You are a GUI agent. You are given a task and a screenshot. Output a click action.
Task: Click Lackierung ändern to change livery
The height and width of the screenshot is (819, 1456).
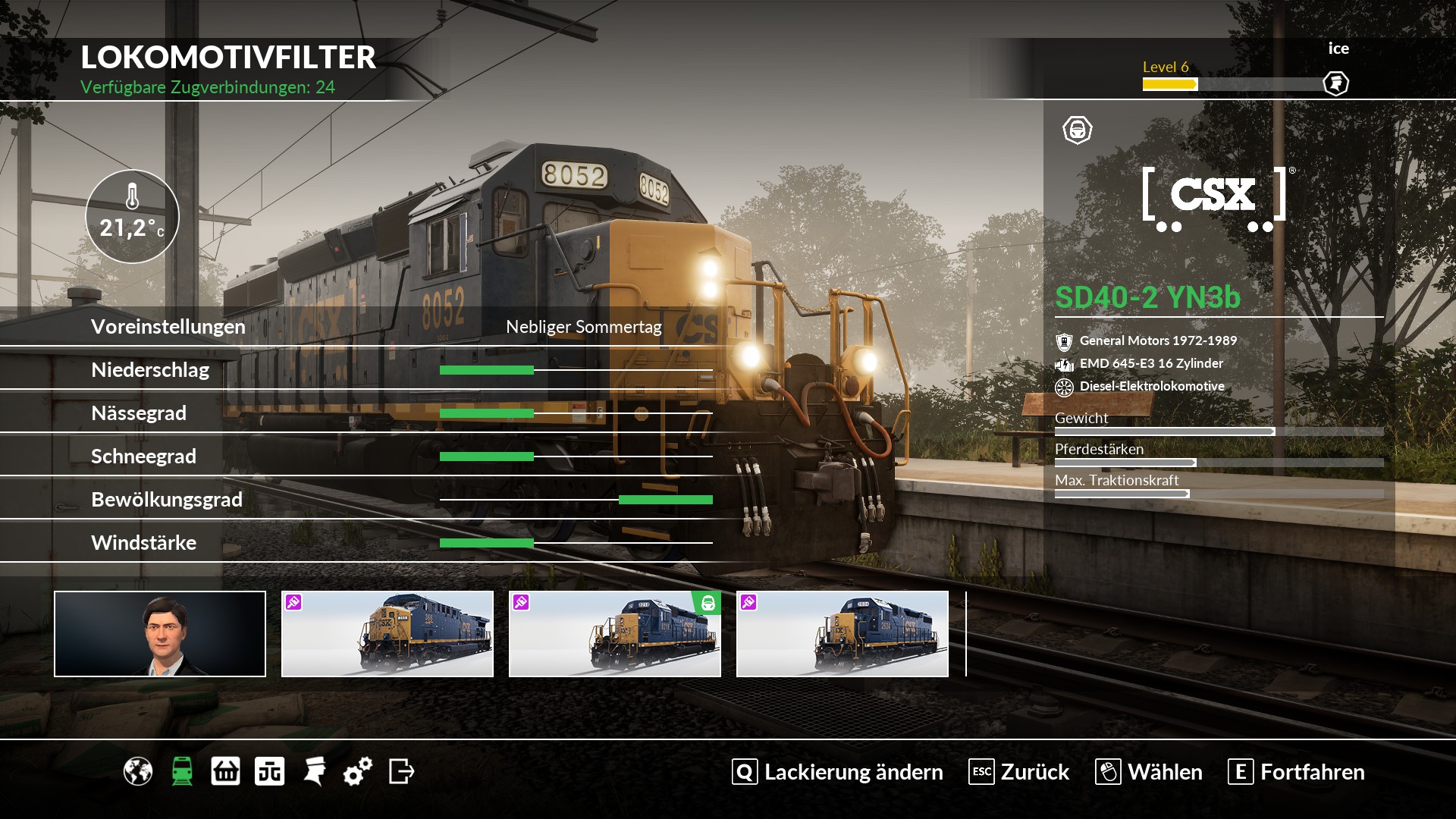click(x=838, y=772)
